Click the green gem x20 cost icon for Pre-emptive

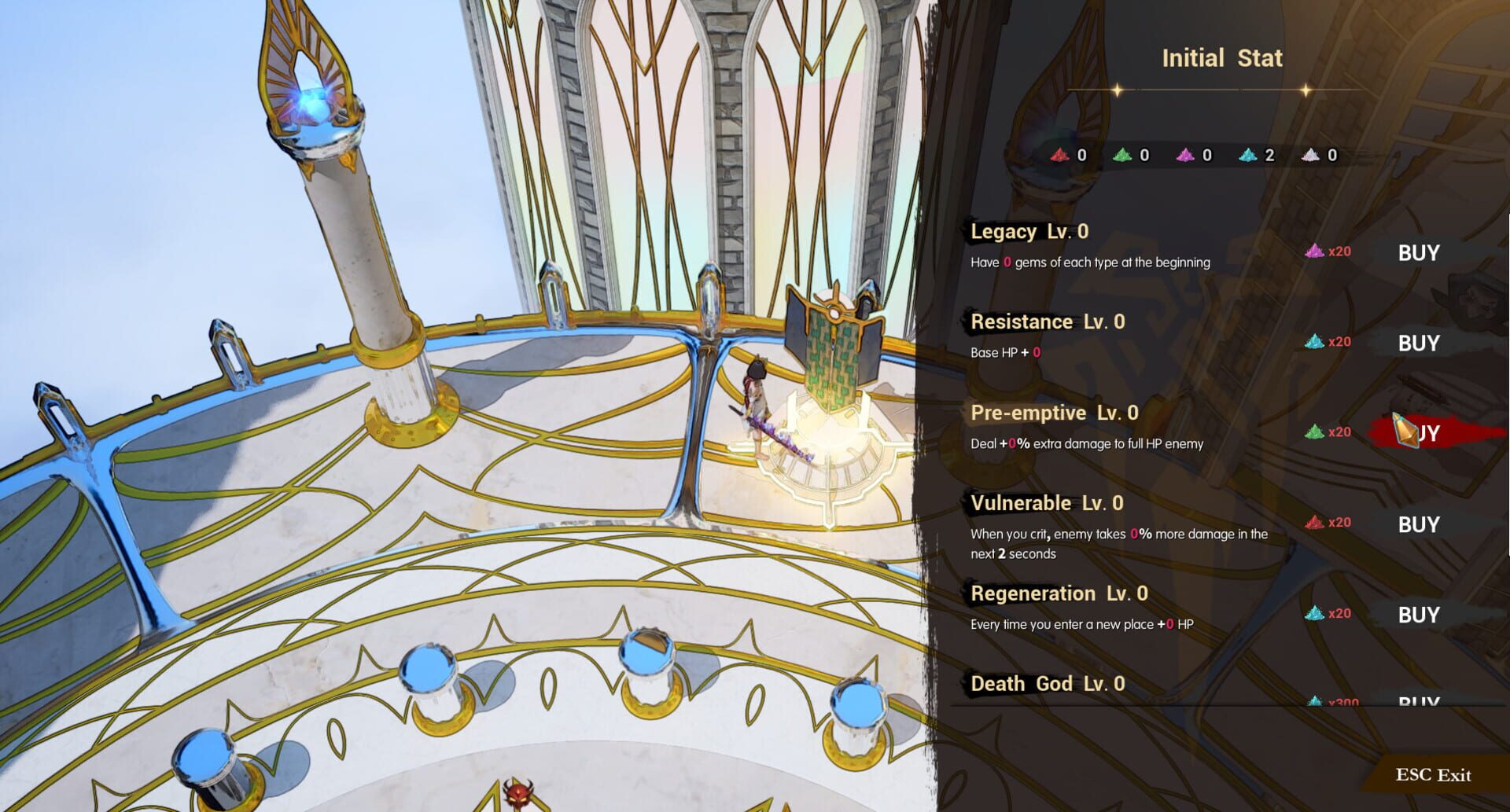1315,432
